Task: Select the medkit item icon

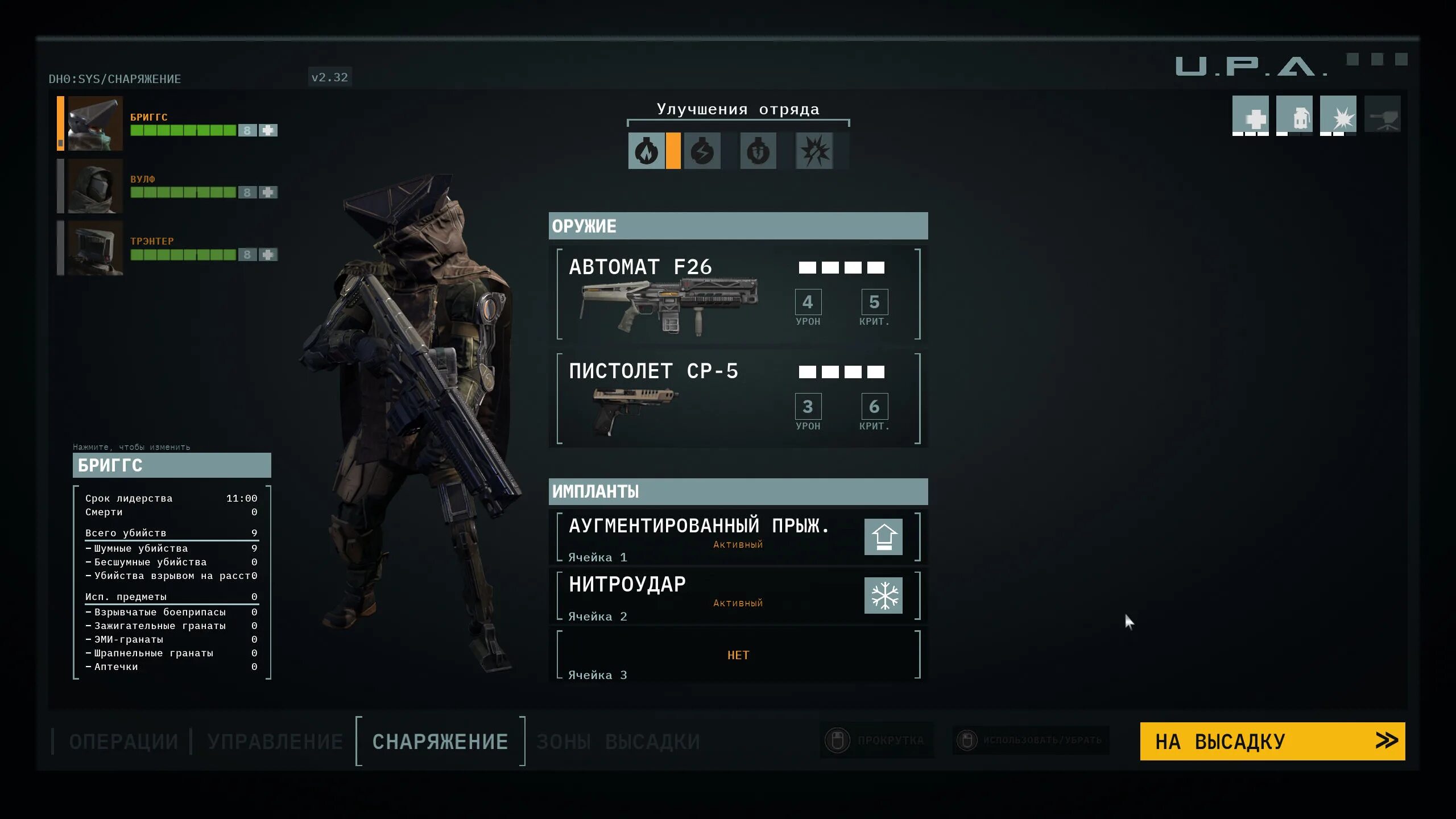Action: coord(1250,115)
